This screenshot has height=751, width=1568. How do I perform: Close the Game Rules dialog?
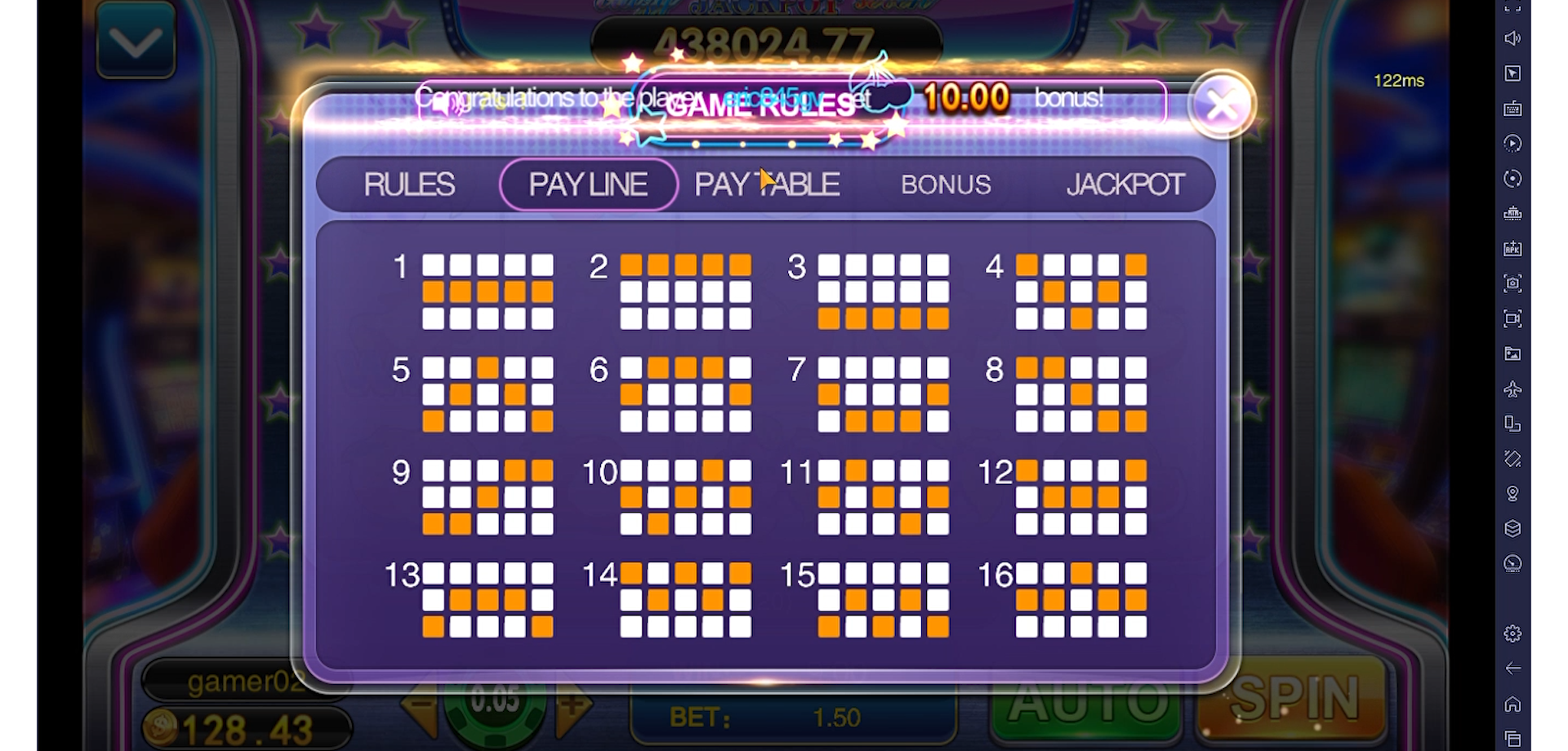1221,106
